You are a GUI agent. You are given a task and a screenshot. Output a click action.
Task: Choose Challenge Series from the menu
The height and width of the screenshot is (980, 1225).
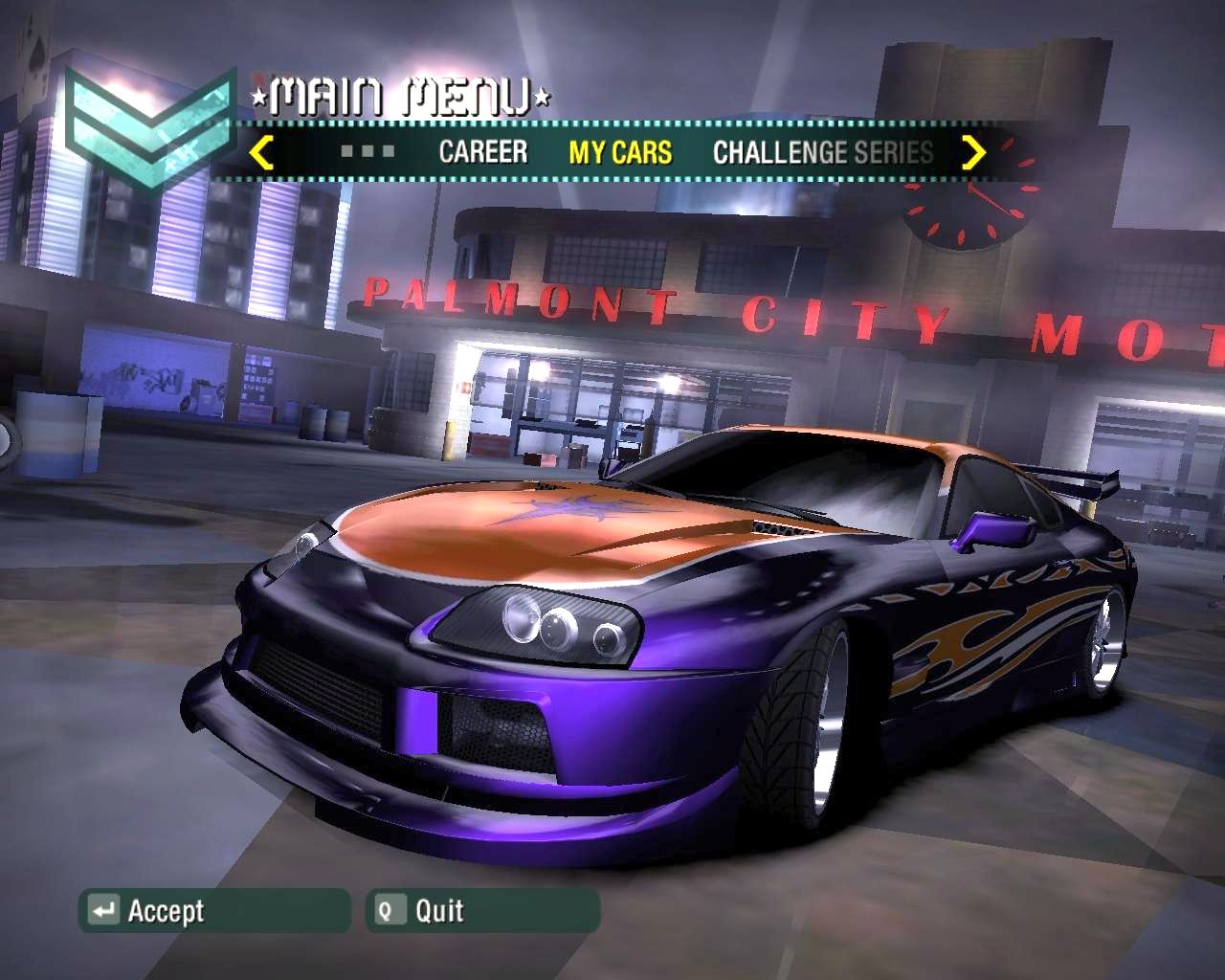tap(823, 152)
